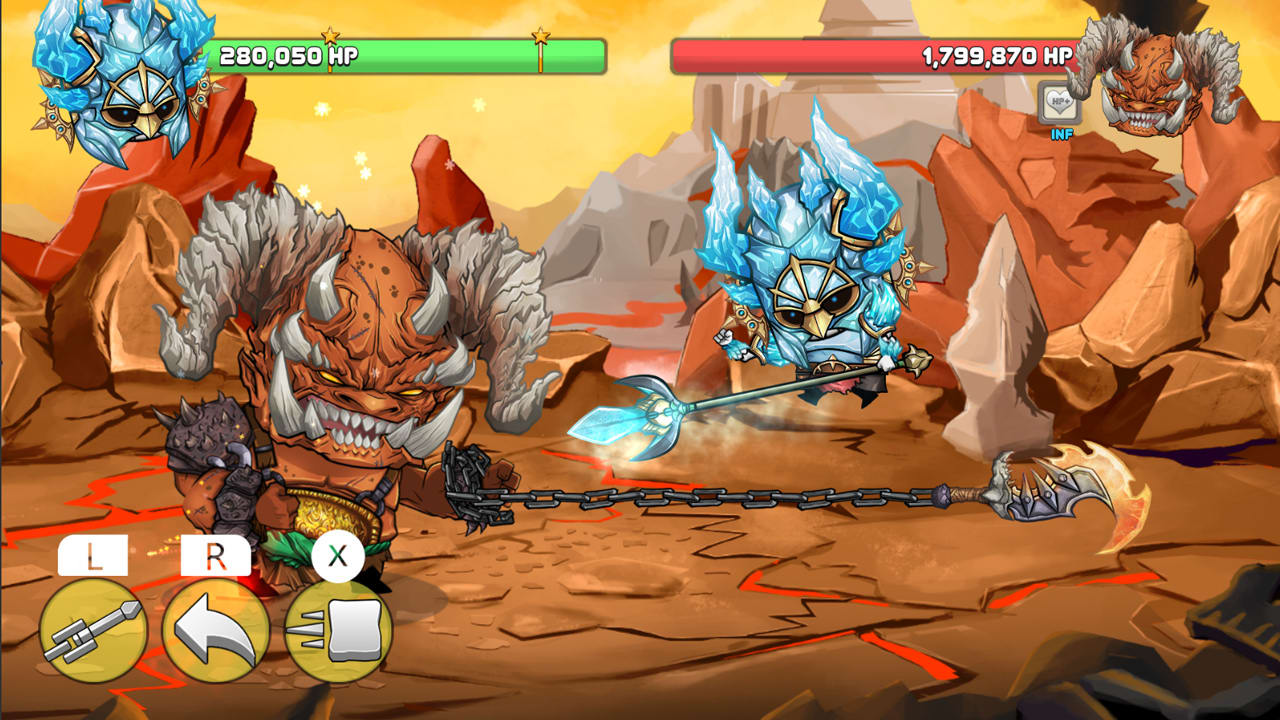Use the HP+ healing potion icon
The image size is (1280, 720).
[x=1058, y=103]
